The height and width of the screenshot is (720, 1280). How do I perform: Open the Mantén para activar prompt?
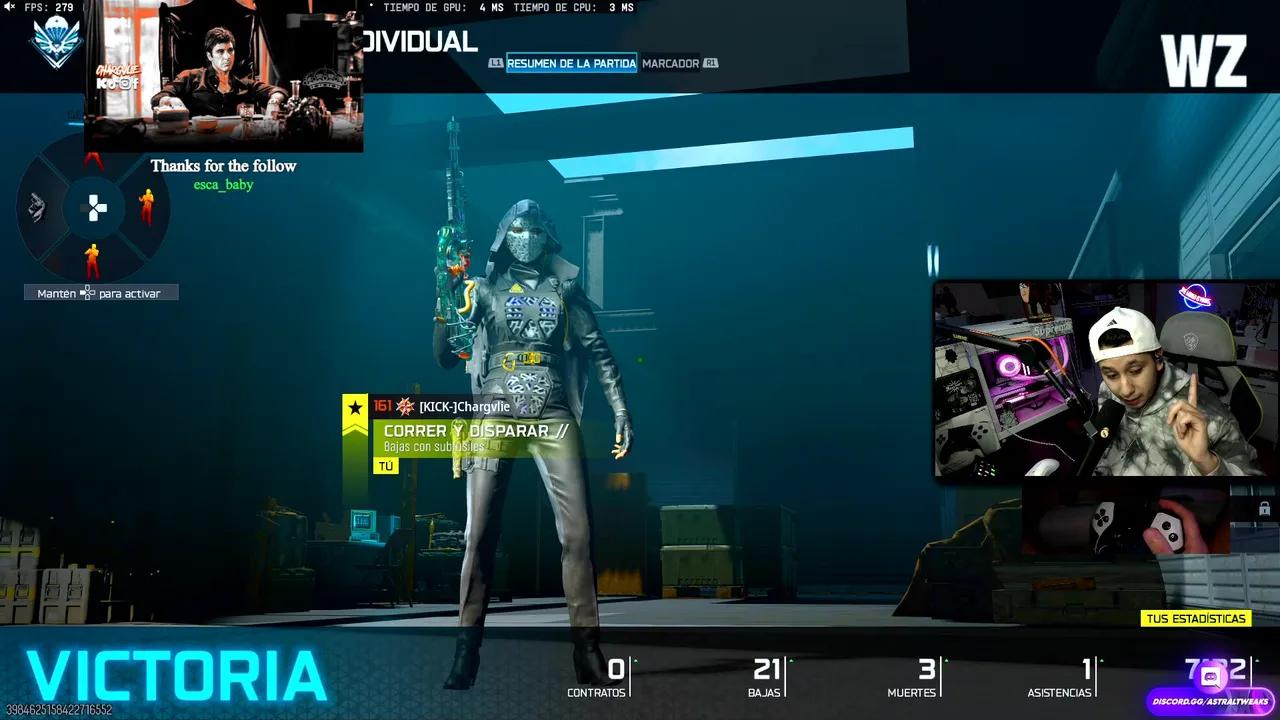point(99,292)
